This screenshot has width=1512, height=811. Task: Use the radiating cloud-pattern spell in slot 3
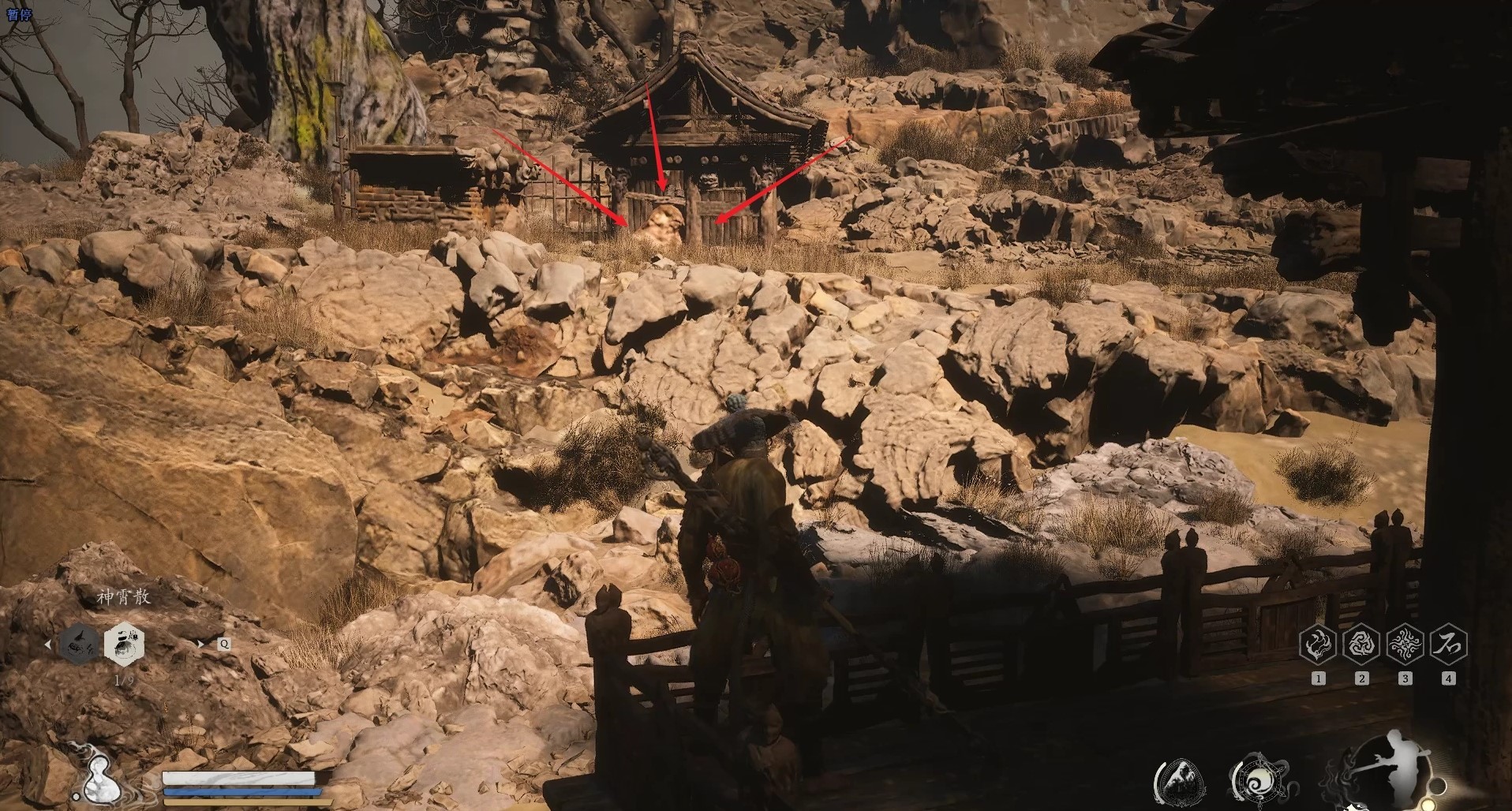[1405, 644]
